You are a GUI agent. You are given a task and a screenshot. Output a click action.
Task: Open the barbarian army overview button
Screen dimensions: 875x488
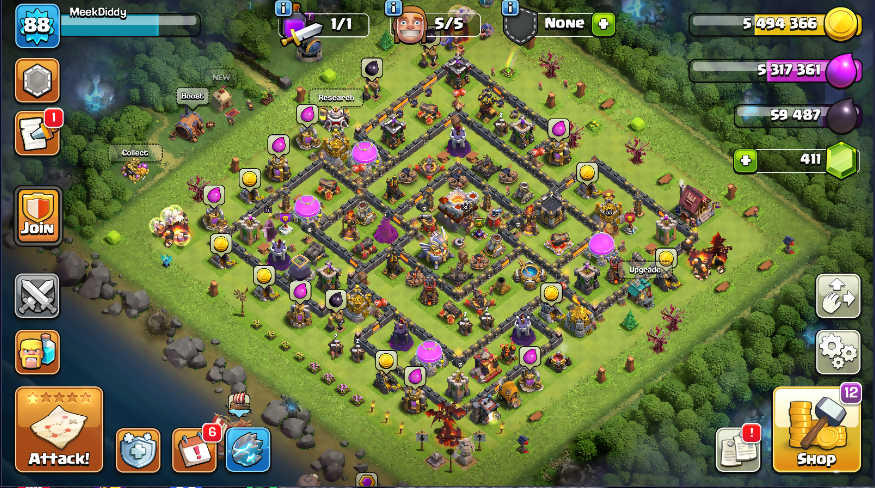37,352
